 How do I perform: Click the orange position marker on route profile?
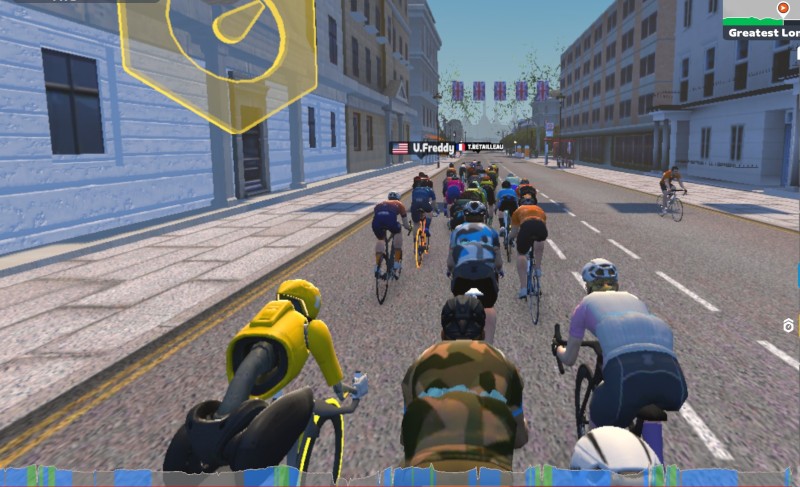[783, 8]
